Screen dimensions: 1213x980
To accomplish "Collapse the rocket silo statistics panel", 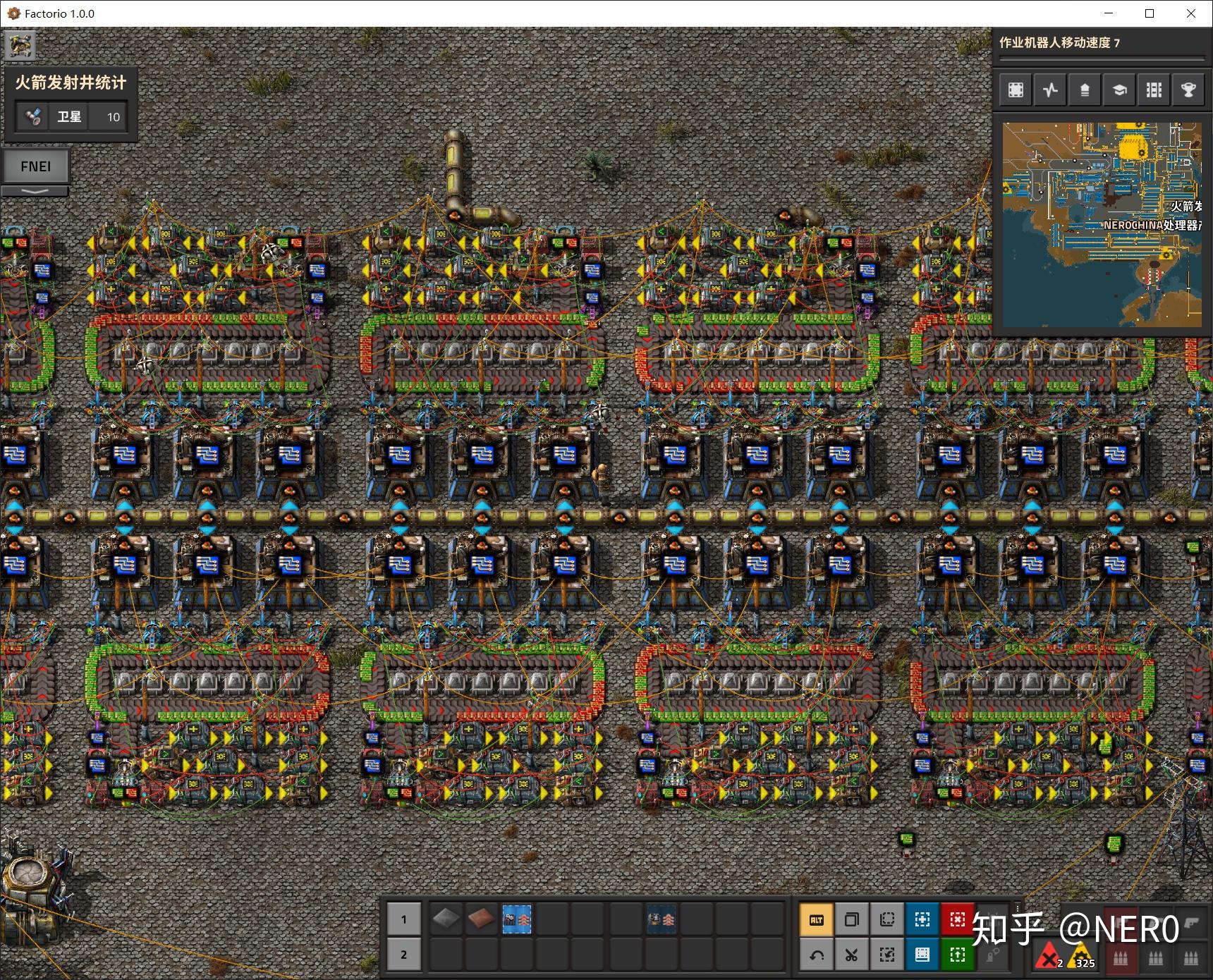I will click(35, 192).
